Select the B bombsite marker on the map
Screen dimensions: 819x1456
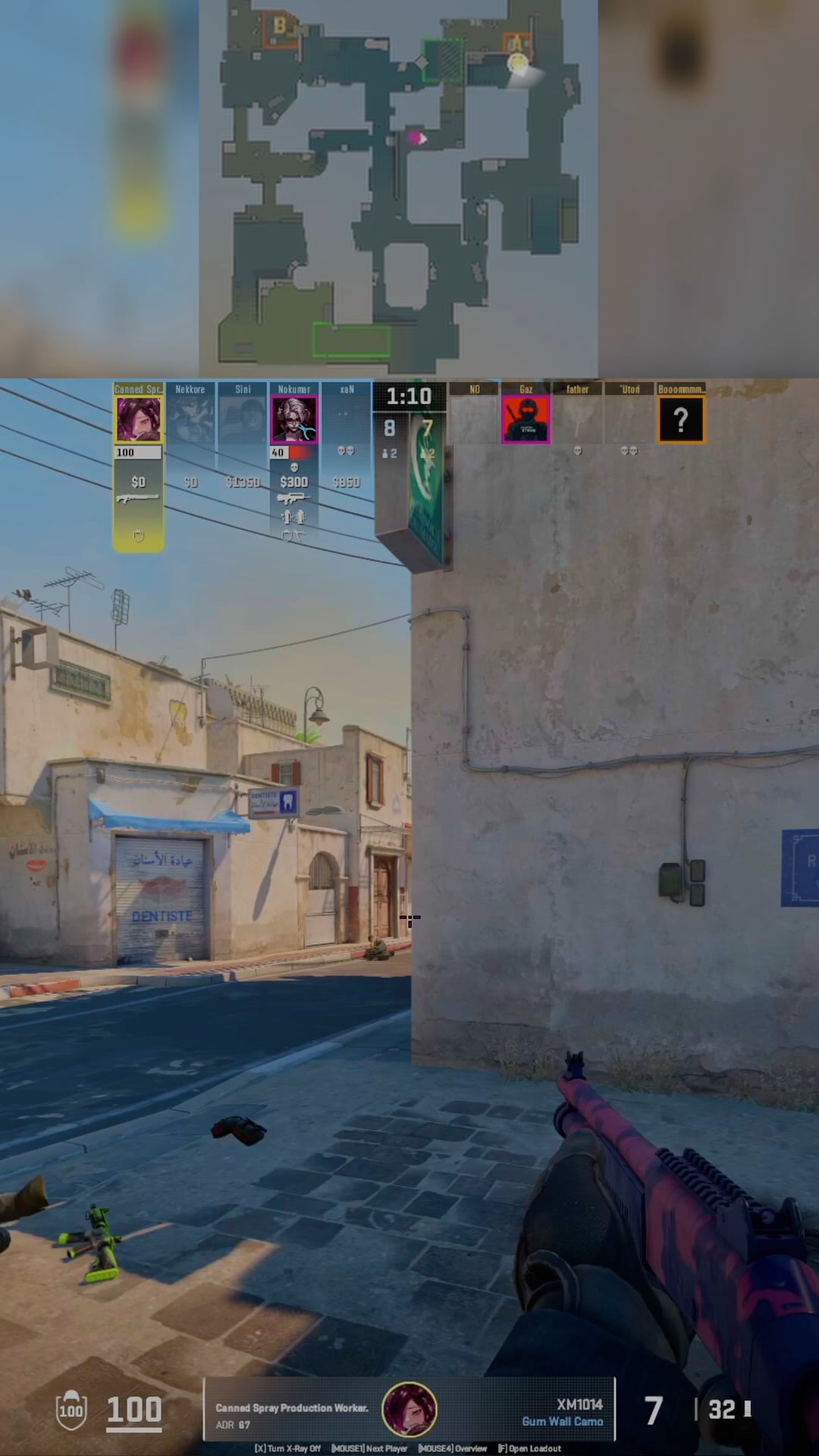coord(280,27)
